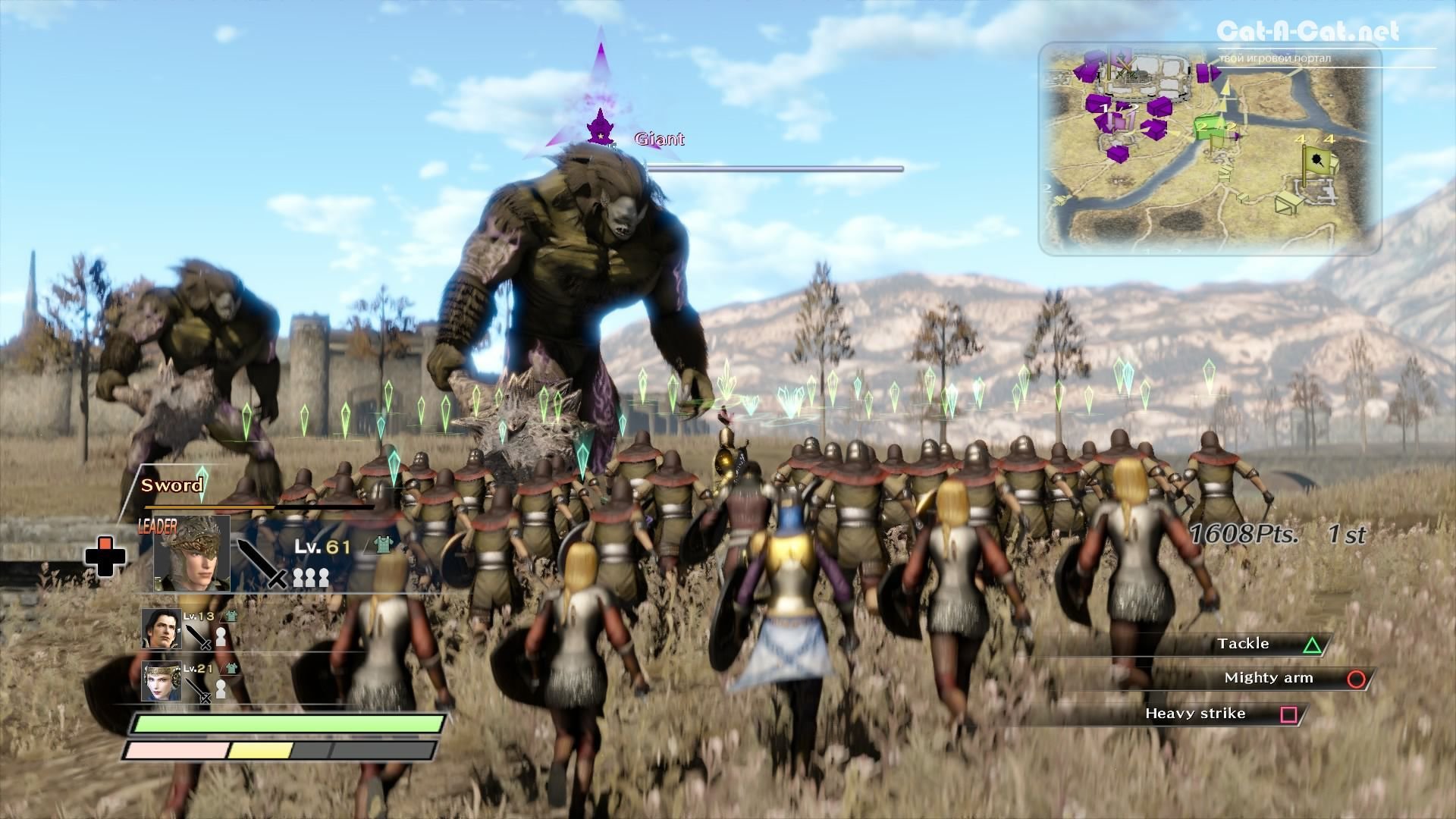Click the red cross d-pad icon
Image resolution: width=1456 pixels, height=819 pixels.
pyautogui.click(x=104, y=556)
